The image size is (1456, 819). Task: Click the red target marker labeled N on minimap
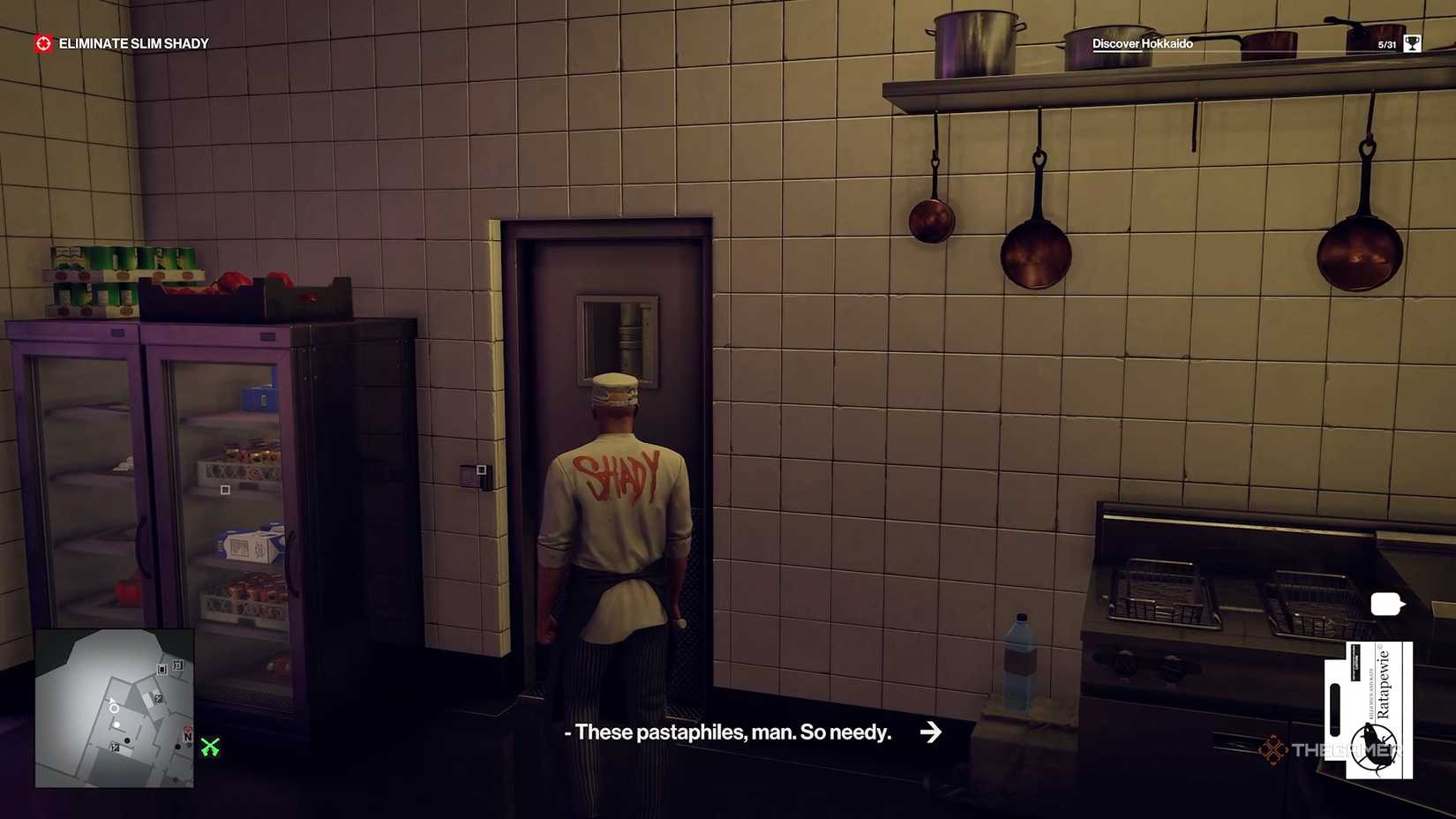click(188, 733)
